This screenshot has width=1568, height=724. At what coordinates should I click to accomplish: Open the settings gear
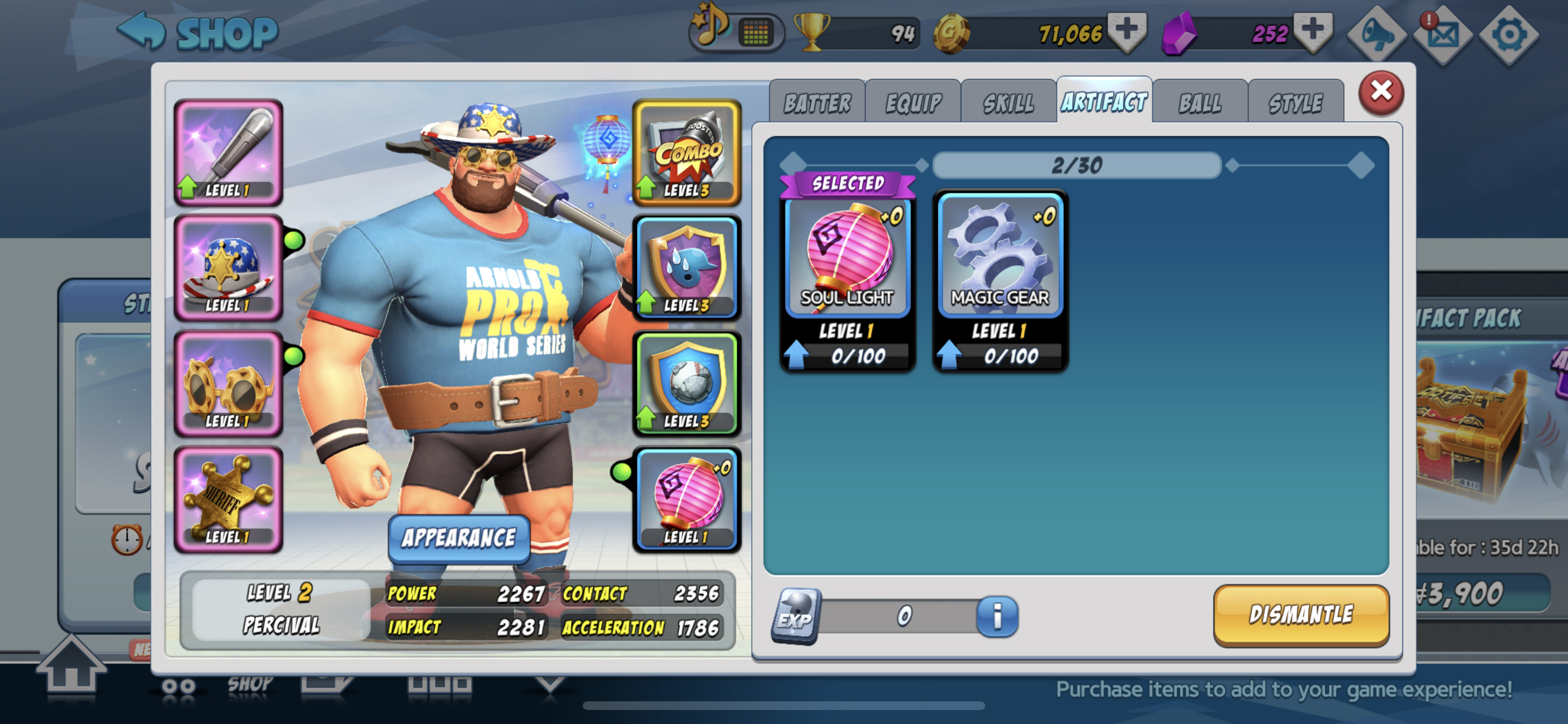point(1508,34)
